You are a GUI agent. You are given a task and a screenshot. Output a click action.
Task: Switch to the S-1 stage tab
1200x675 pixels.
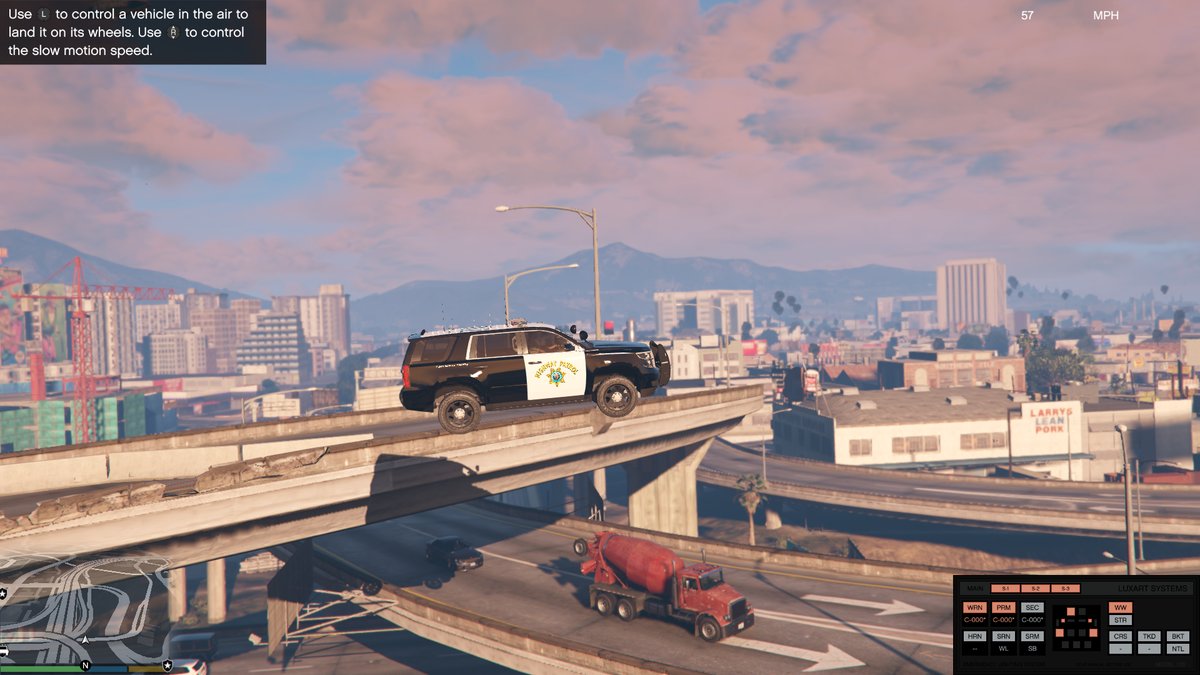click(x=1005, y=588)
